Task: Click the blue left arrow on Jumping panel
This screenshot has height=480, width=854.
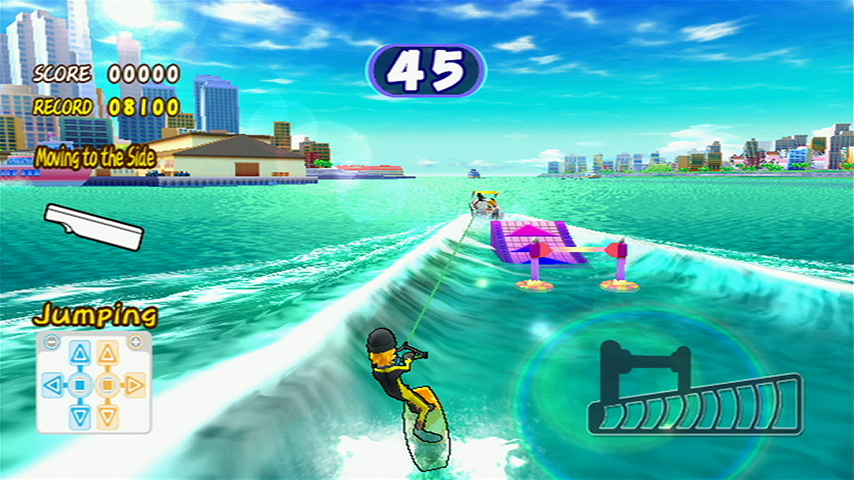Action: (54, 383)
